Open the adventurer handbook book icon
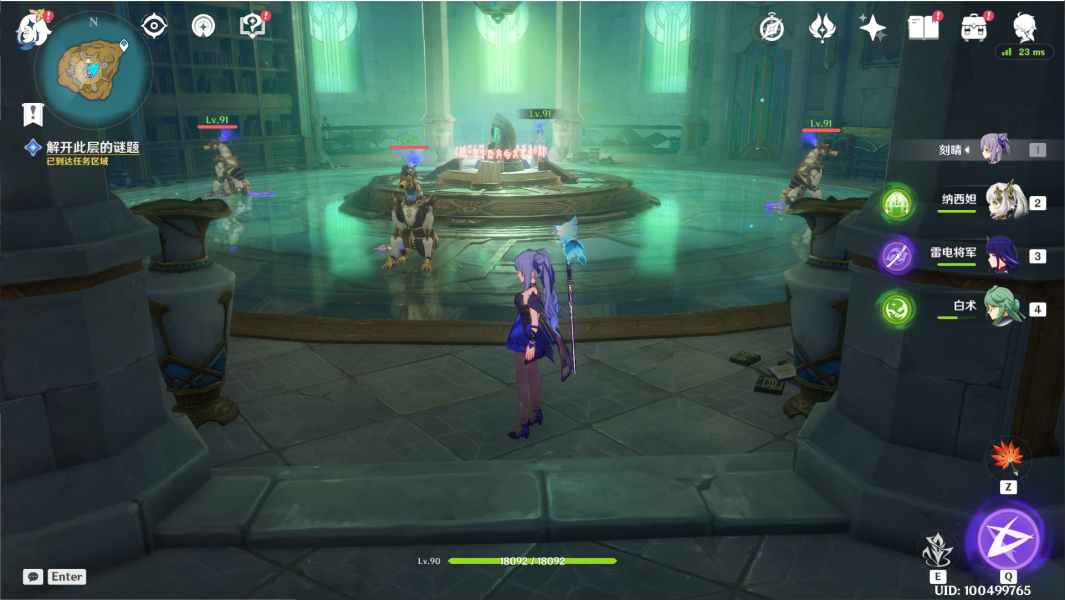This screenshot has height=600, width=1065. click(923, 28)
